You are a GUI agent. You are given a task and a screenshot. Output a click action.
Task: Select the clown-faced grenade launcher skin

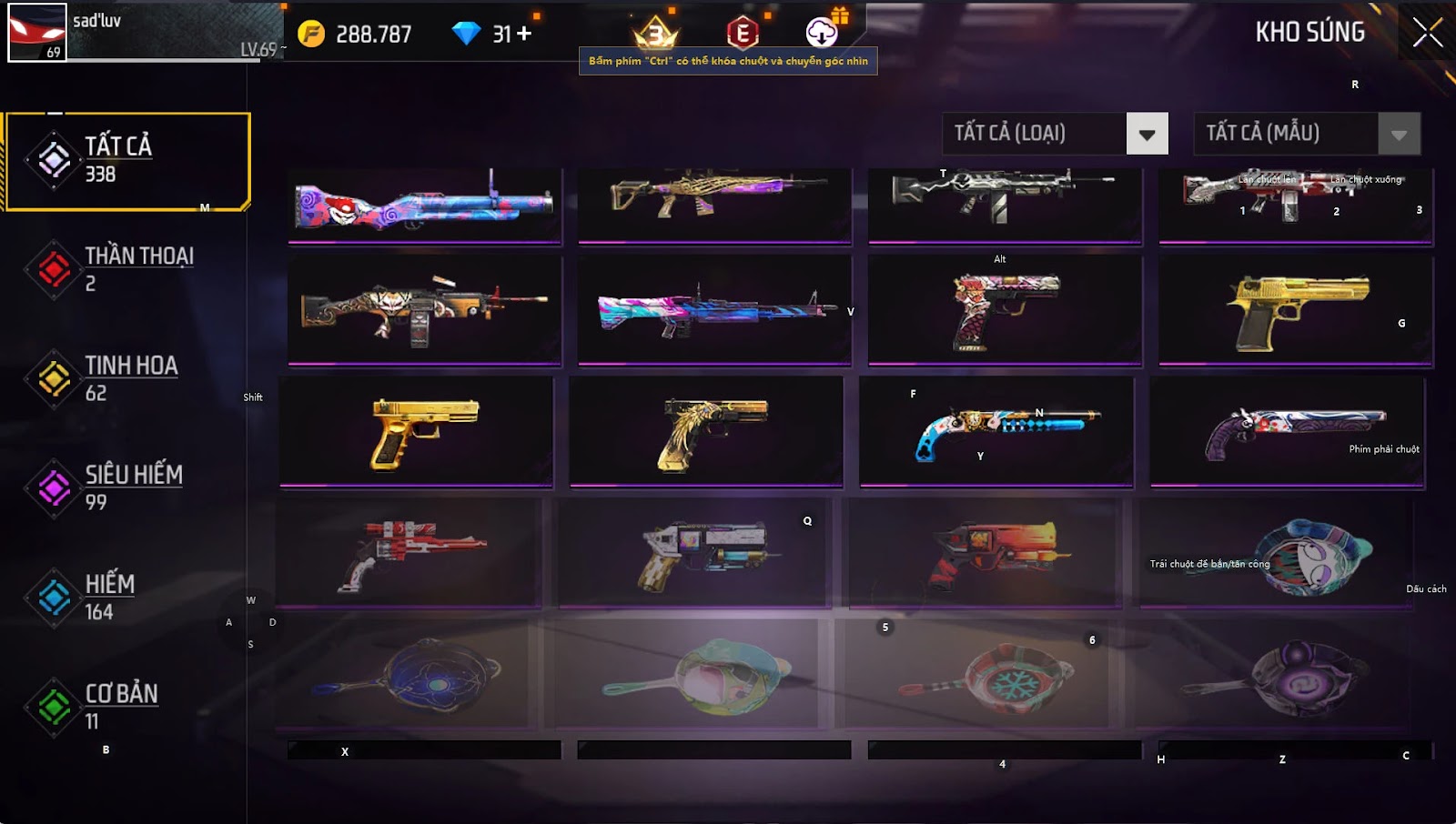[424, 206]
